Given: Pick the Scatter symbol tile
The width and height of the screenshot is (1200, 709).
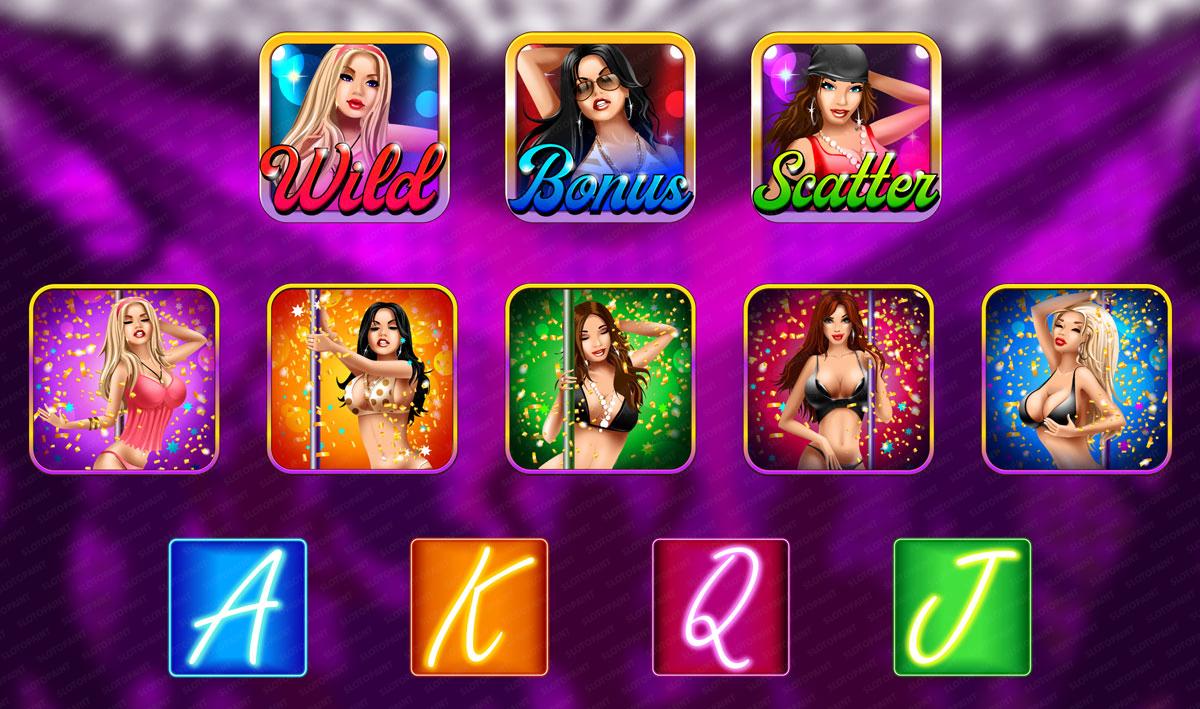Looking at the screenshot, I should [845, 125].
